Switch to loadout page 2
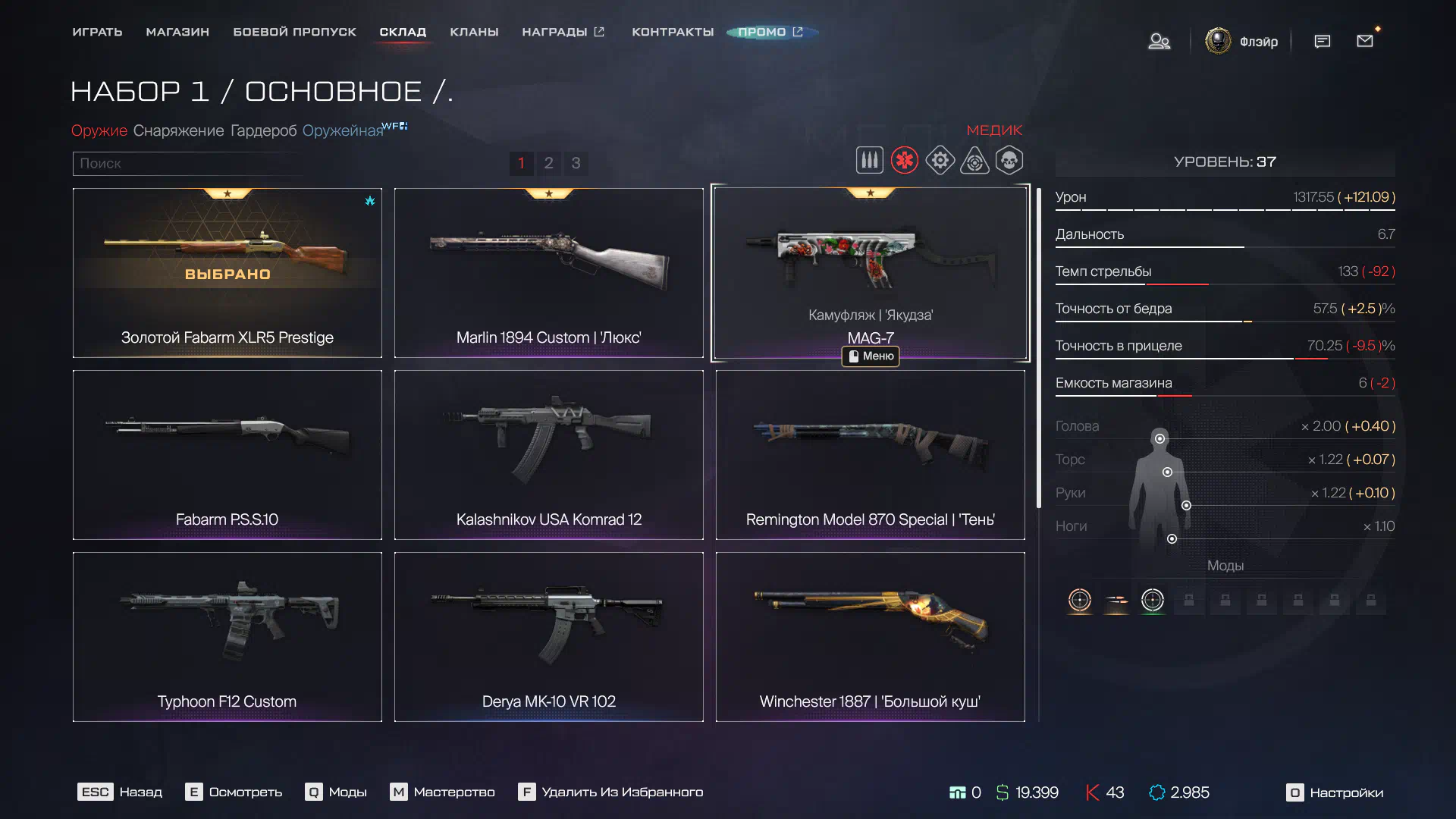This screenshot has width=1456, height=819. (x=548, y=163)
